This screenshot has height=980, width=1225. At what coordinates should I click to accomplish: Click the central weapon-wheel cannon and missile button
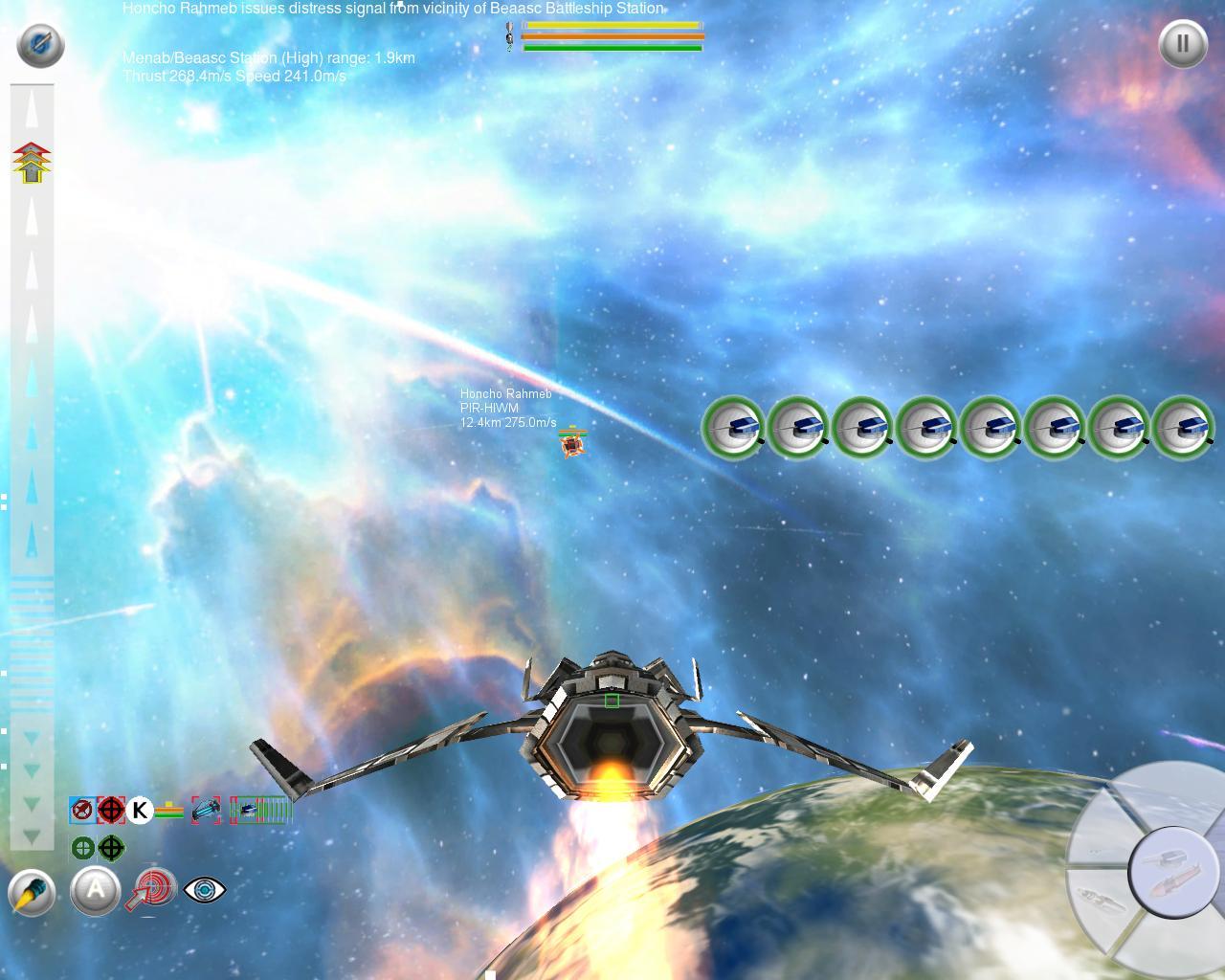1171,872
